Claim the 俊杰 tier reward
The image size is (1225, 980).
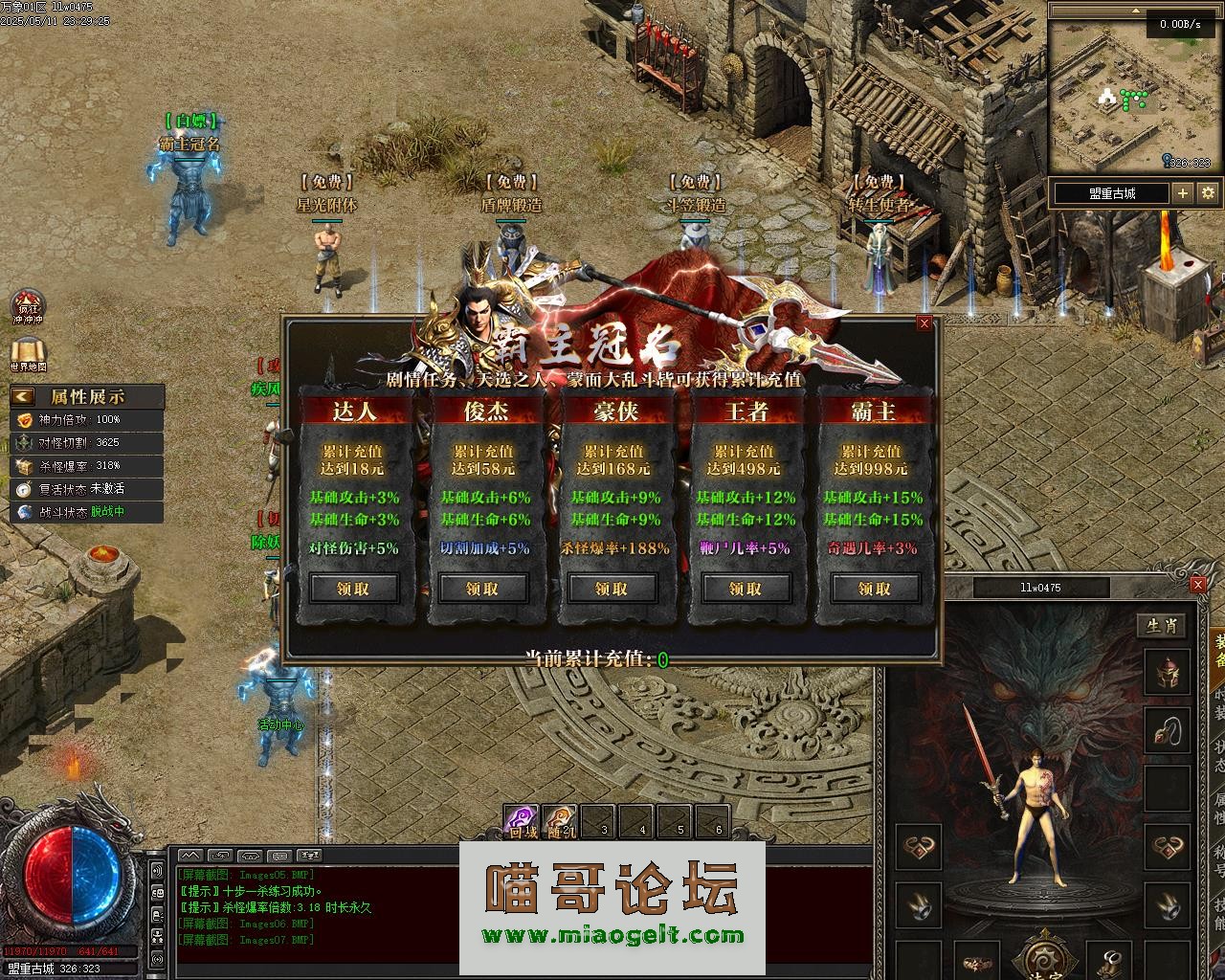(482, 589)
